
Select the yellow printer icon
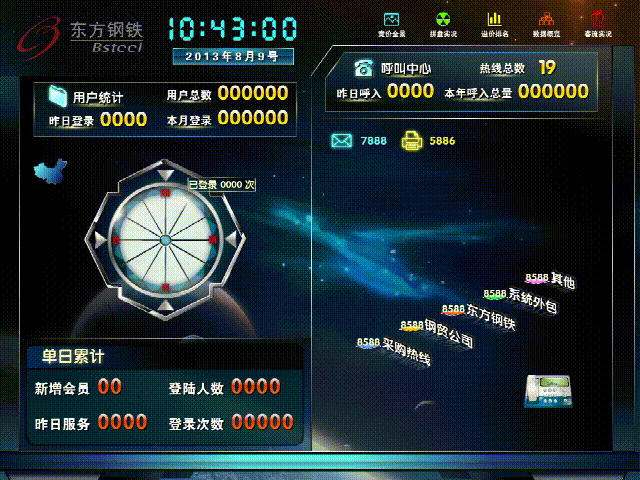(x=411, y=141)
